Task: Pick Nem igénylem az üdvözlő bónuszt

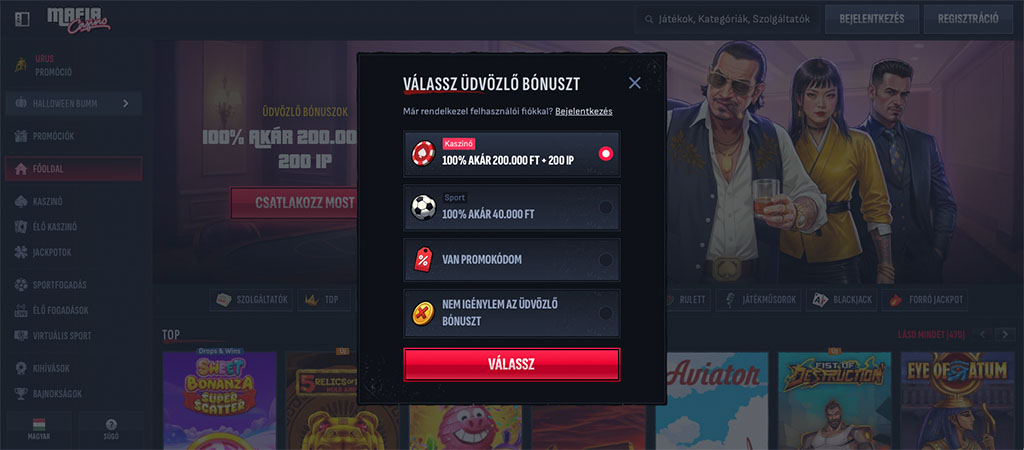Action: click(x=511, y=313)
